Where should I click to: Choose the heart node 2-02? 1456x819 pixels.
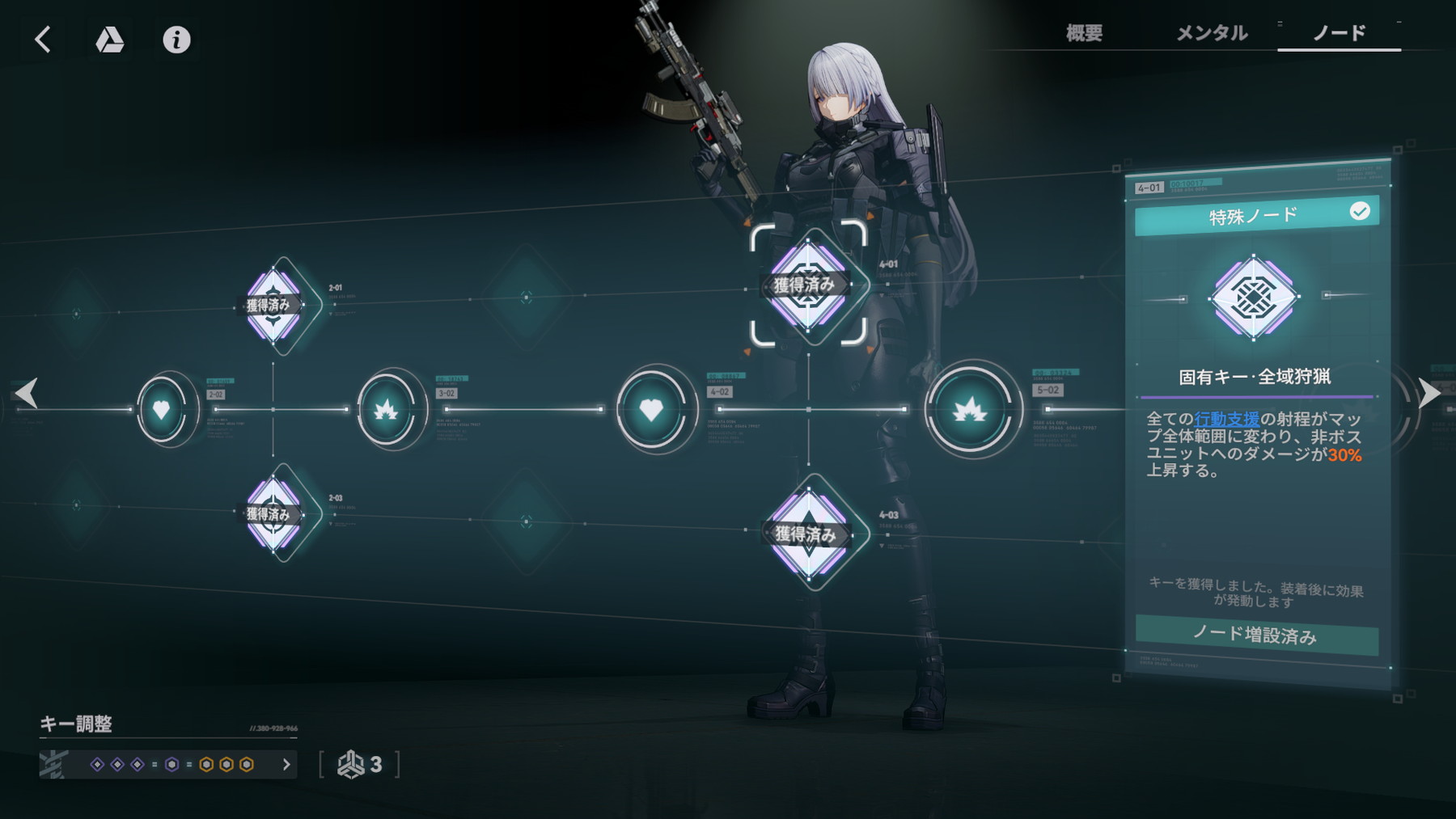[162, 410]
